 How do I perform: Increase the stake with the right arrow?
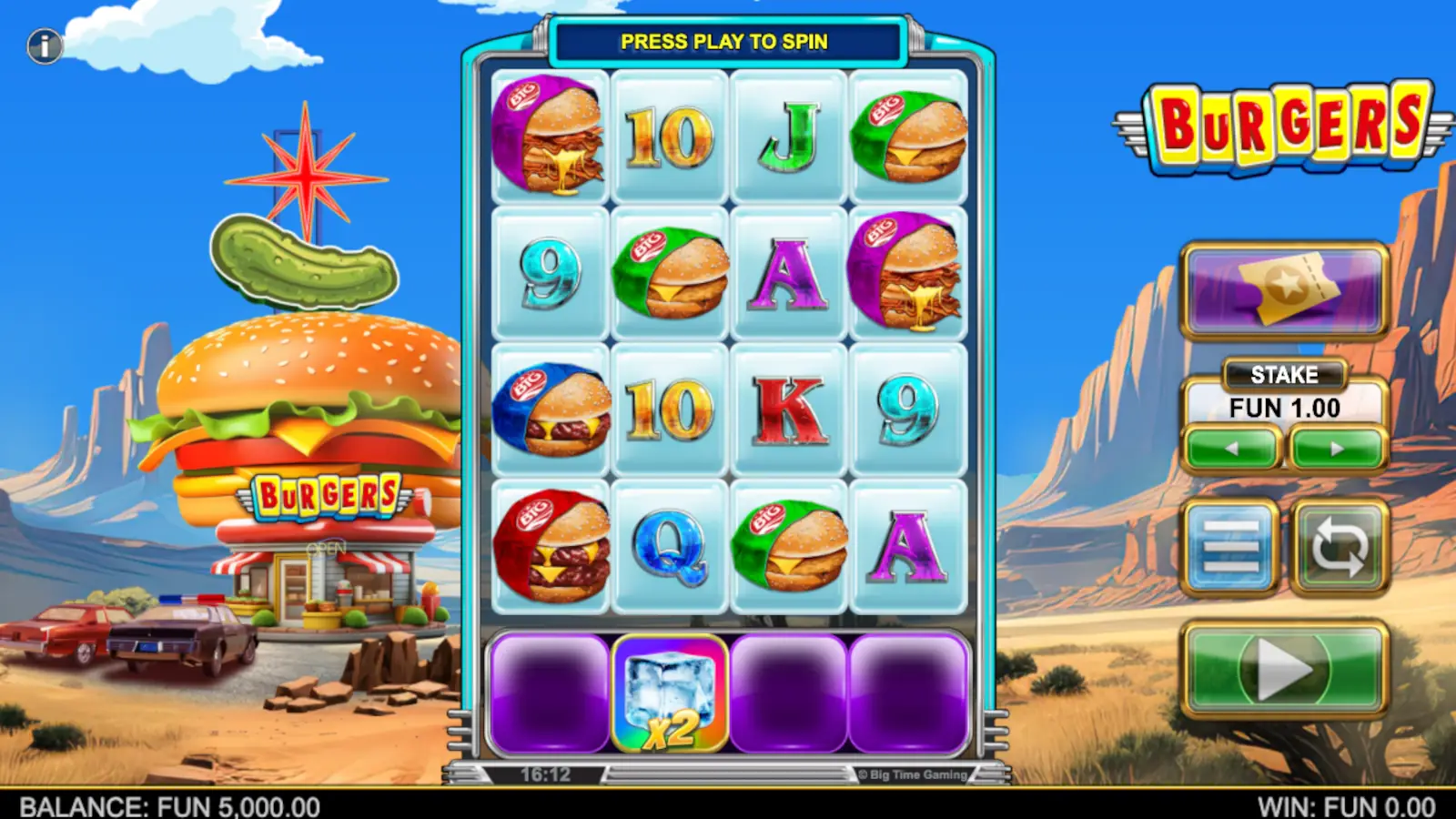(x=1334, y=447)
